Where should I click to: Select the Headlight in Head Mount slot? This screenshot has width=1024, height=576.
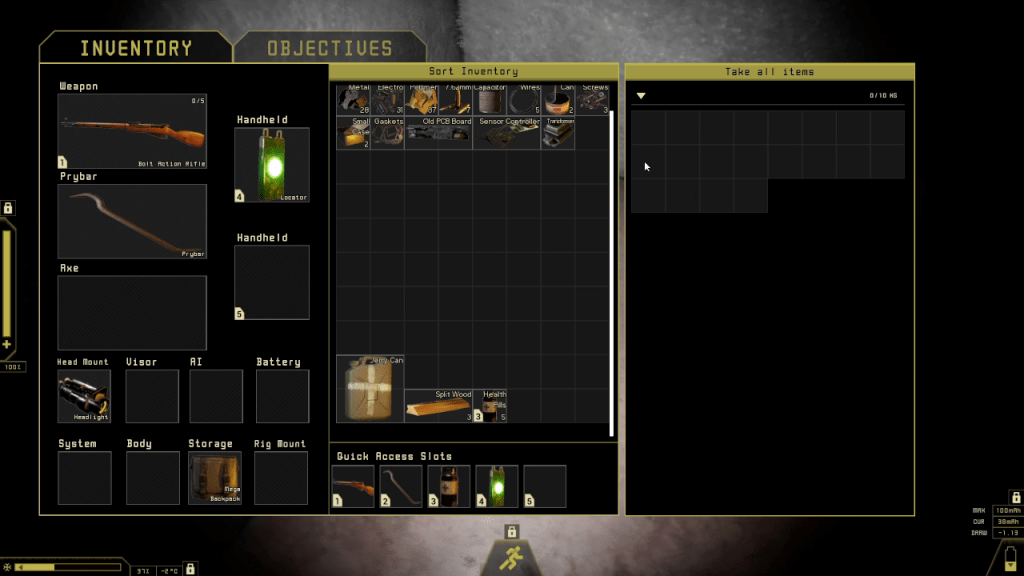(x=84, y=396)
